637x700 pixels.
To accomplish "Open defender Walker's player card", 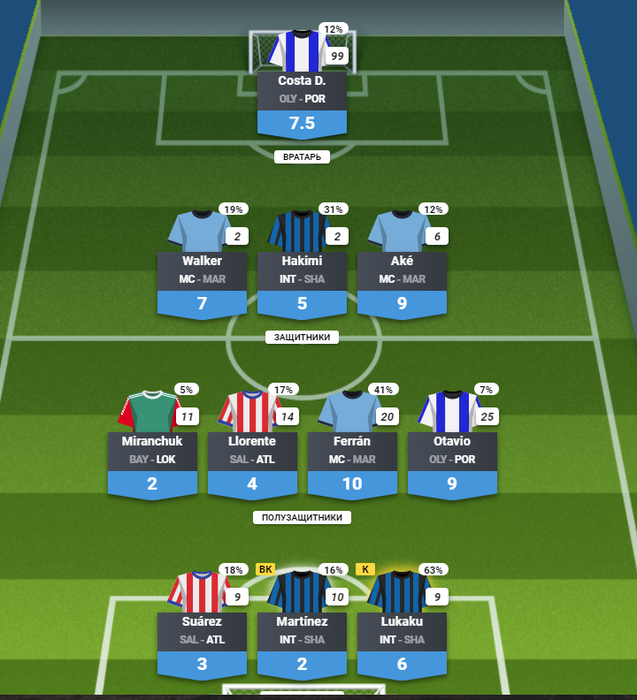I will tap(202, 269).
